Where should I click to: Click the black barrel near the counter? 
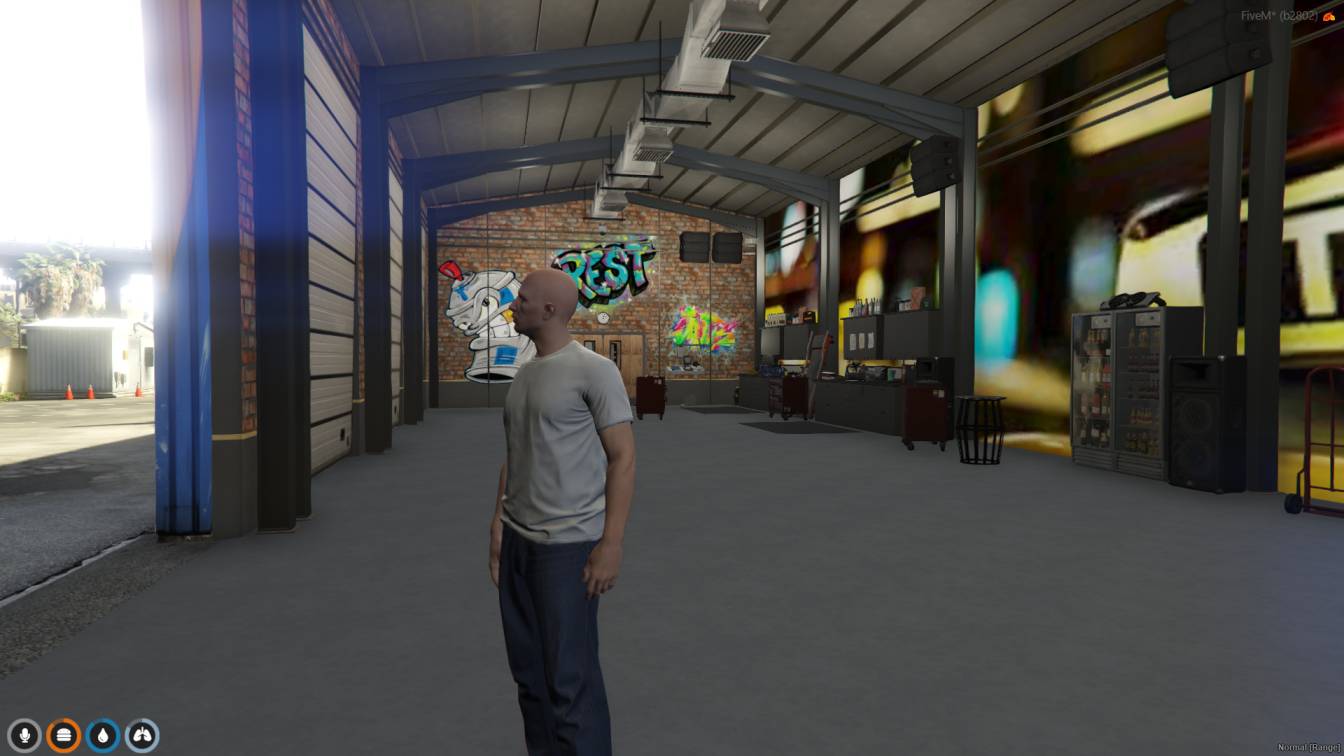[980, 430]
